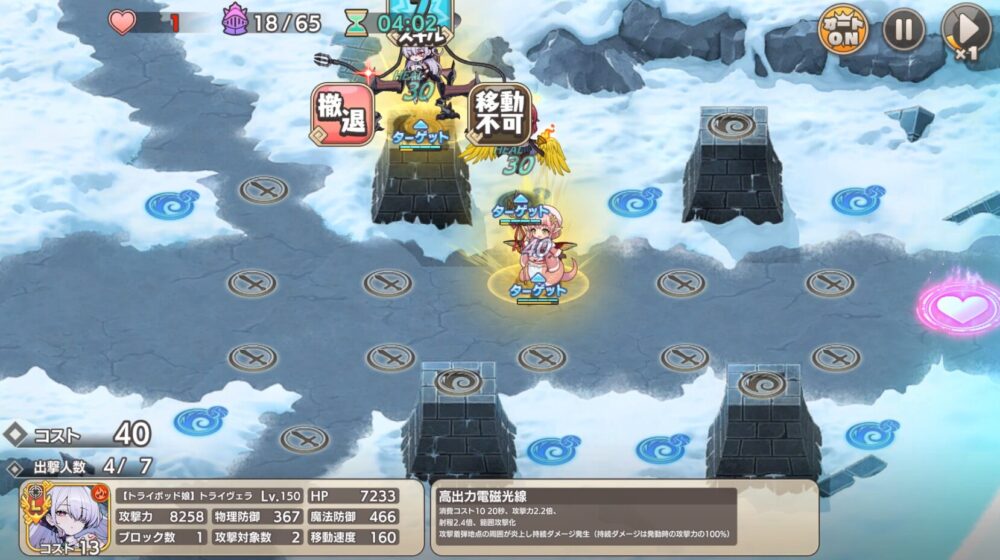Click the 移動不可 move button
This screenshot has width=1000, height=560.
tap(499, 113)
